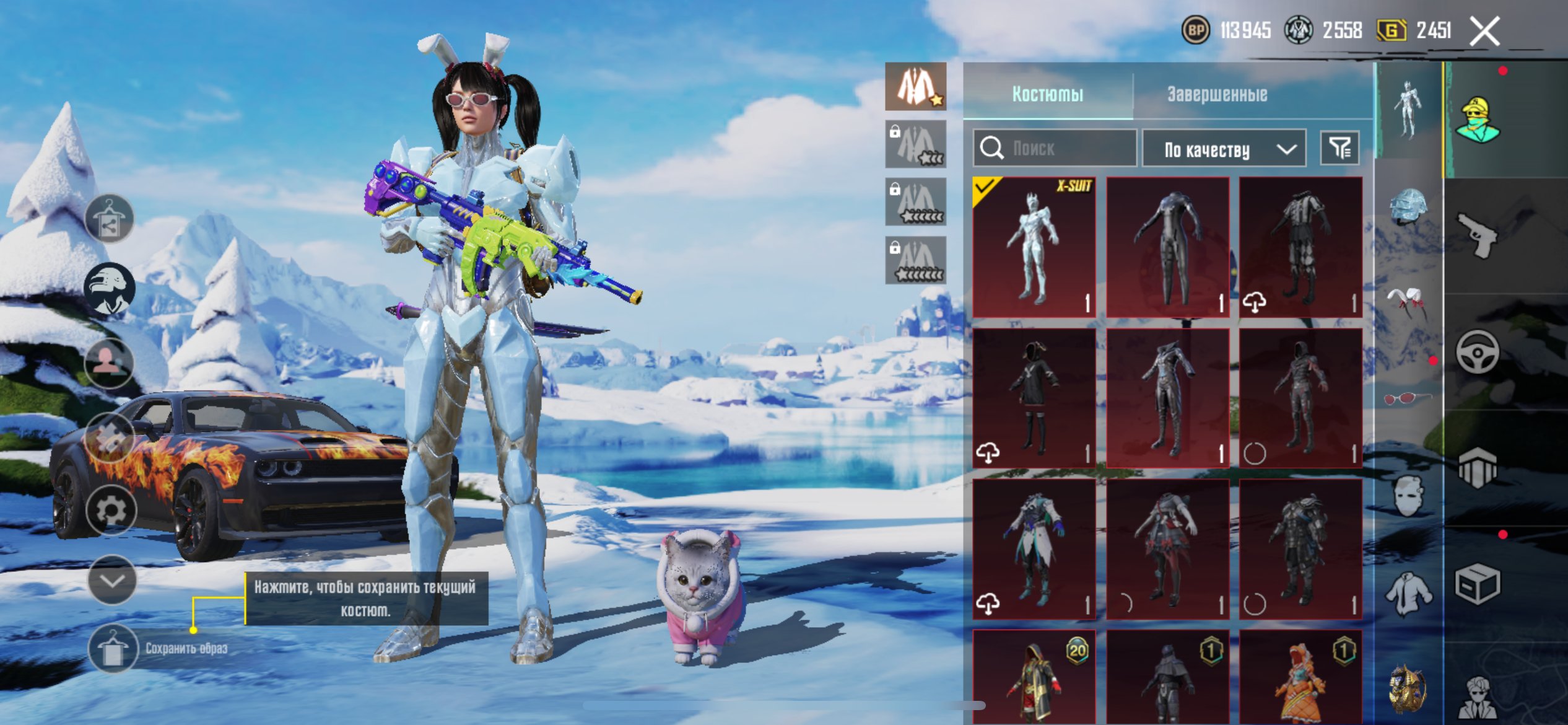Select the pink glasses equipment slot

click(x=1407, y=398)
